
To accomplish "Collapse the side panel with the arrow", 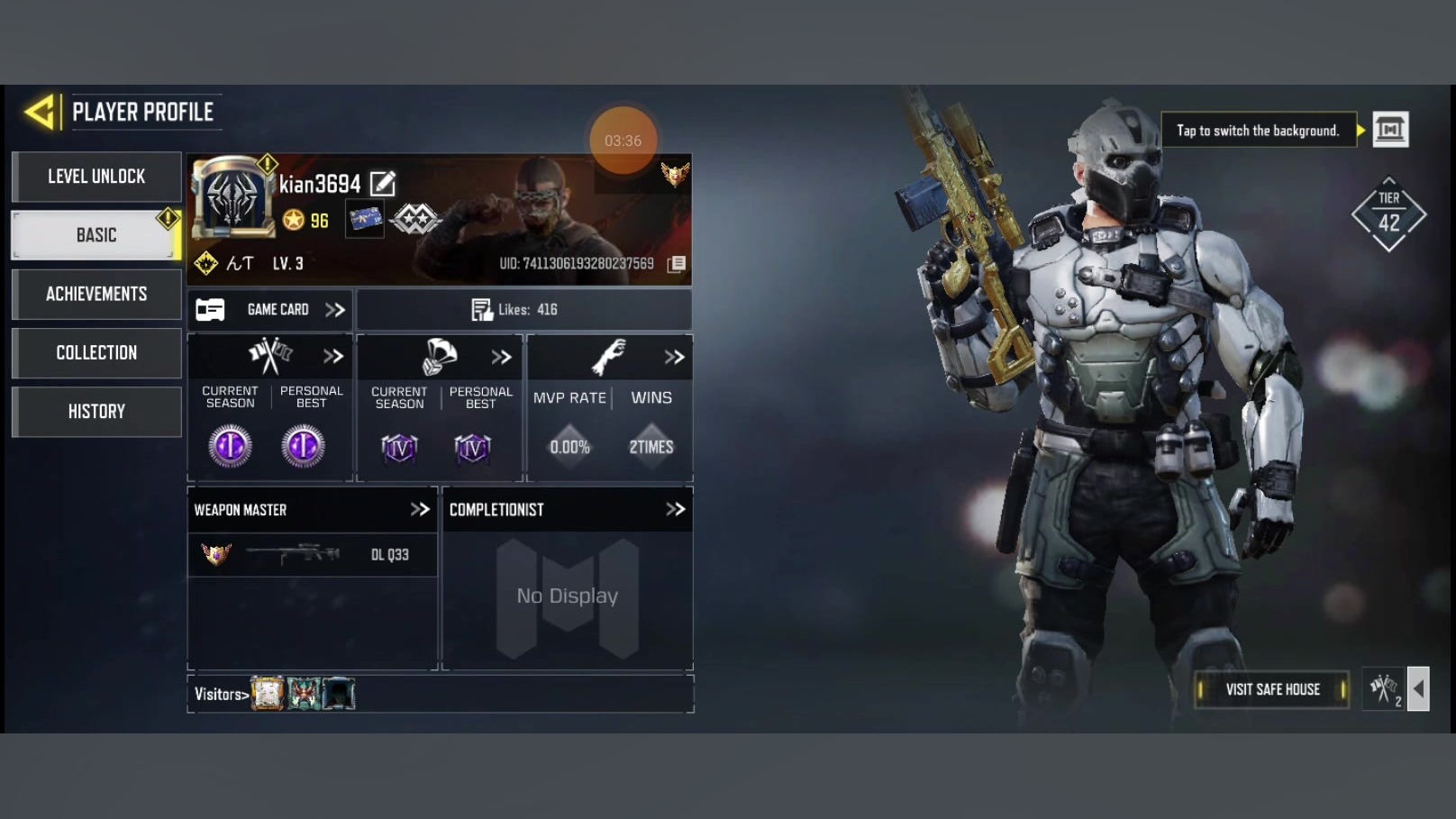I will click(1418, 689).
